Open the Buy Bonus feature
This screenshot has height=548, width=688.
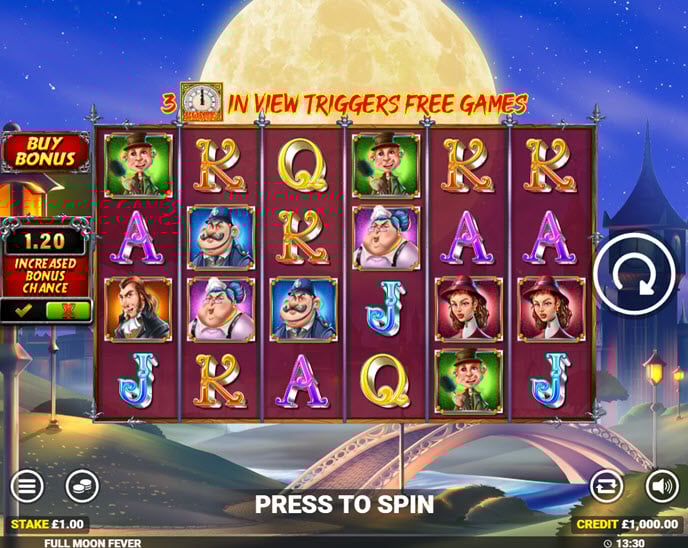[x=44, y=151]
